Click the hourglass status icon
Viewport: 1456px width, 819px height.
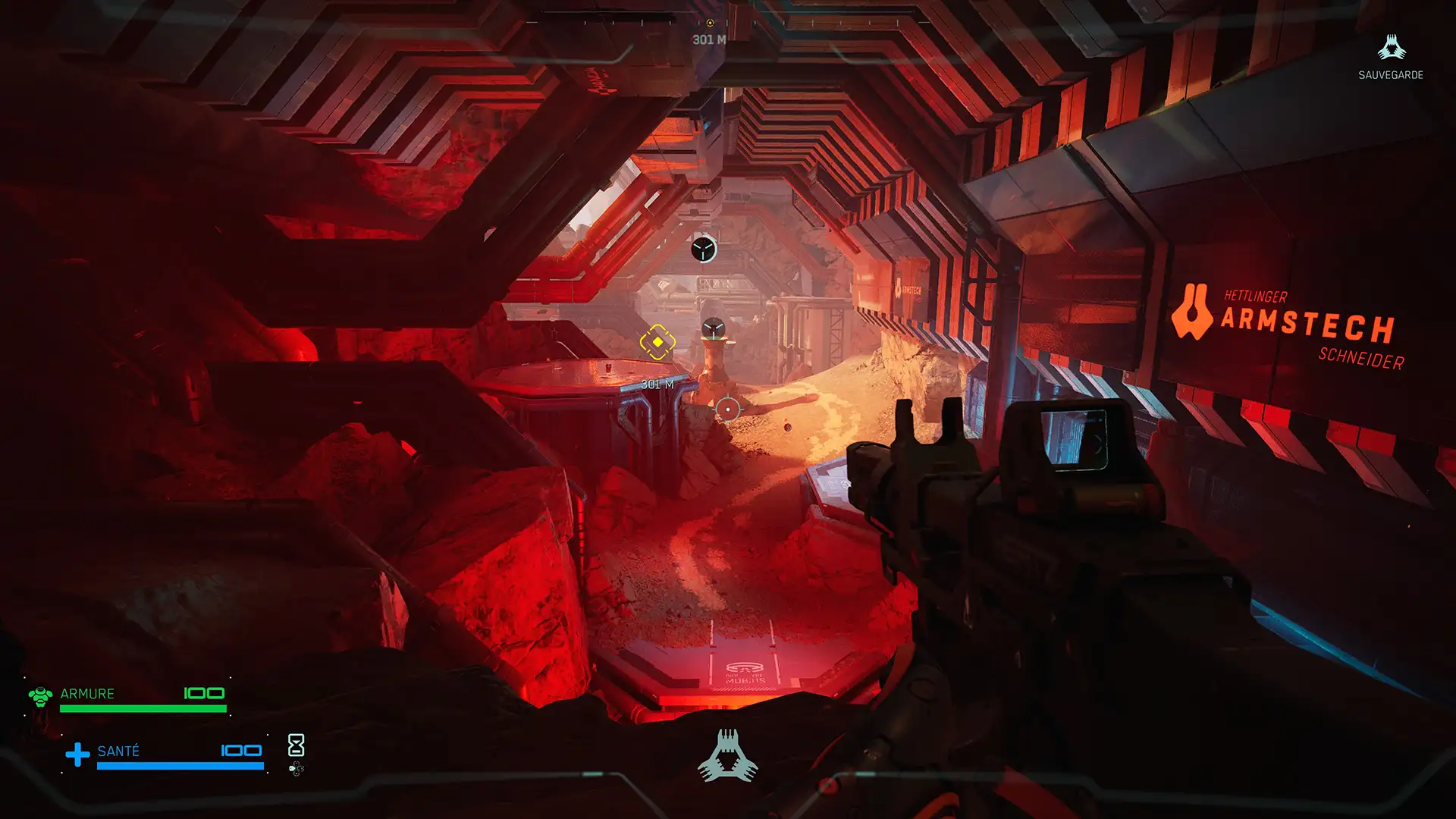click(297, 745)
